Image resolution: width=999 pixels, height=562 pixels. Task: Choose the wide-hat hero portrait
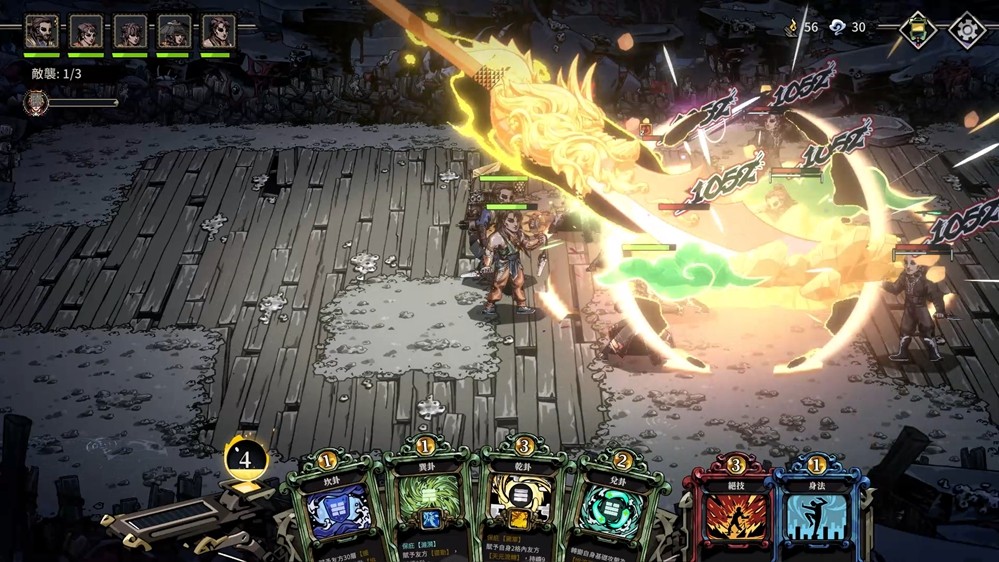174,31
